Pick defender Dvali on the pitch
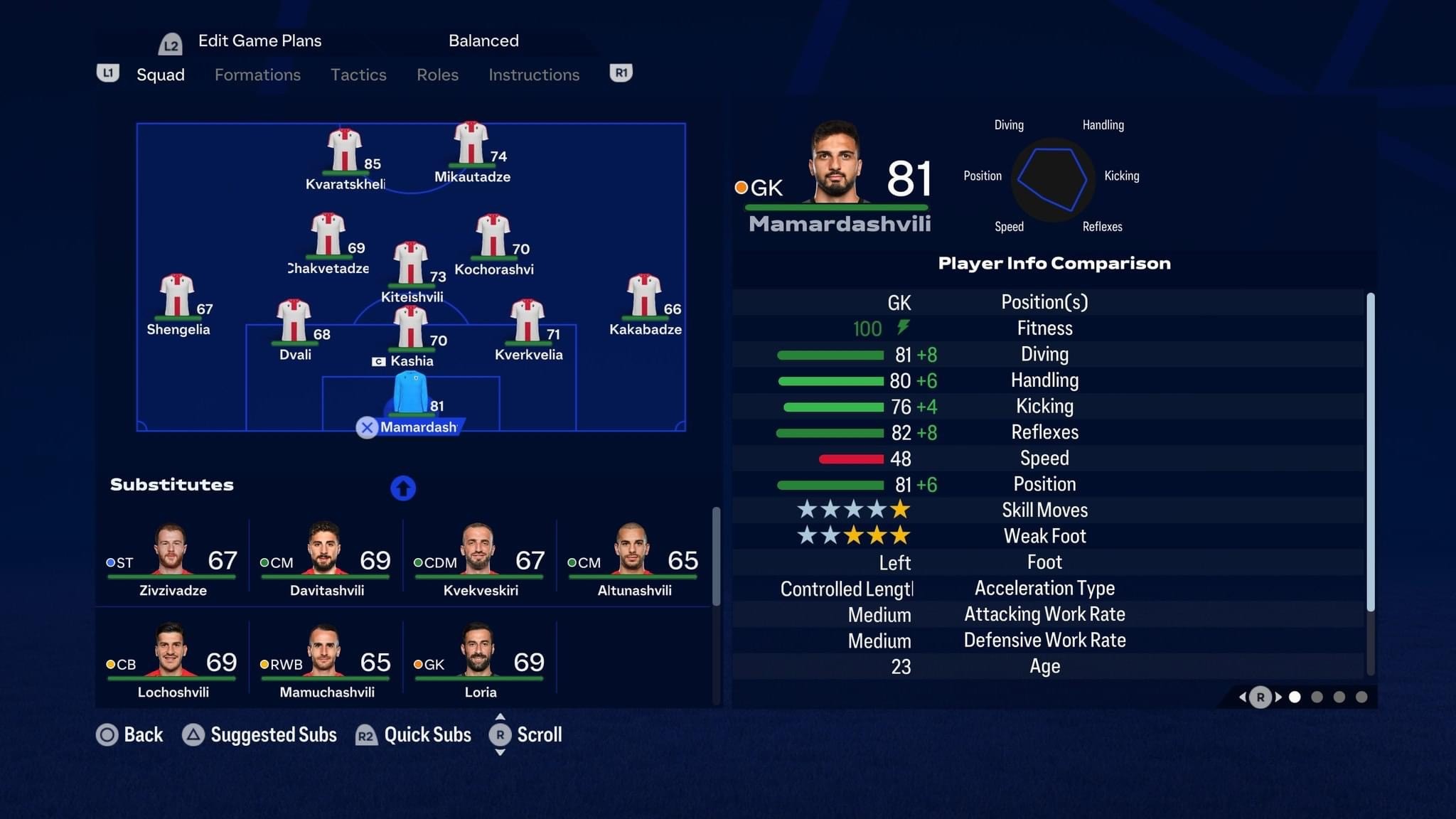This screenshot has height=819, width=1456. pos(294,322)
